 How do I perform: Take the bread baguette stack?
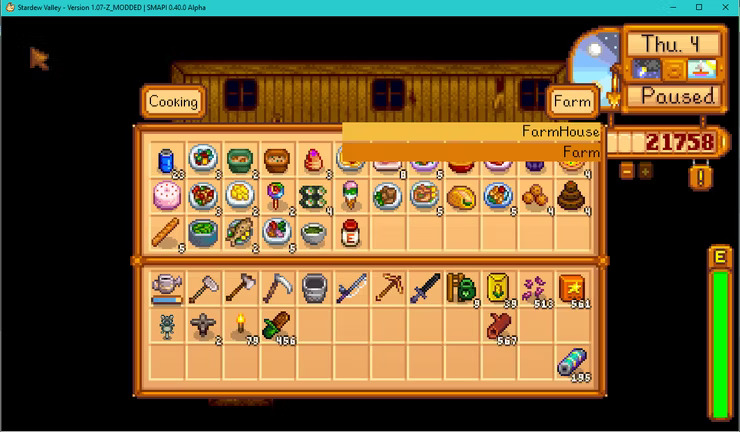pyautogui.click(x=166, y=232)
